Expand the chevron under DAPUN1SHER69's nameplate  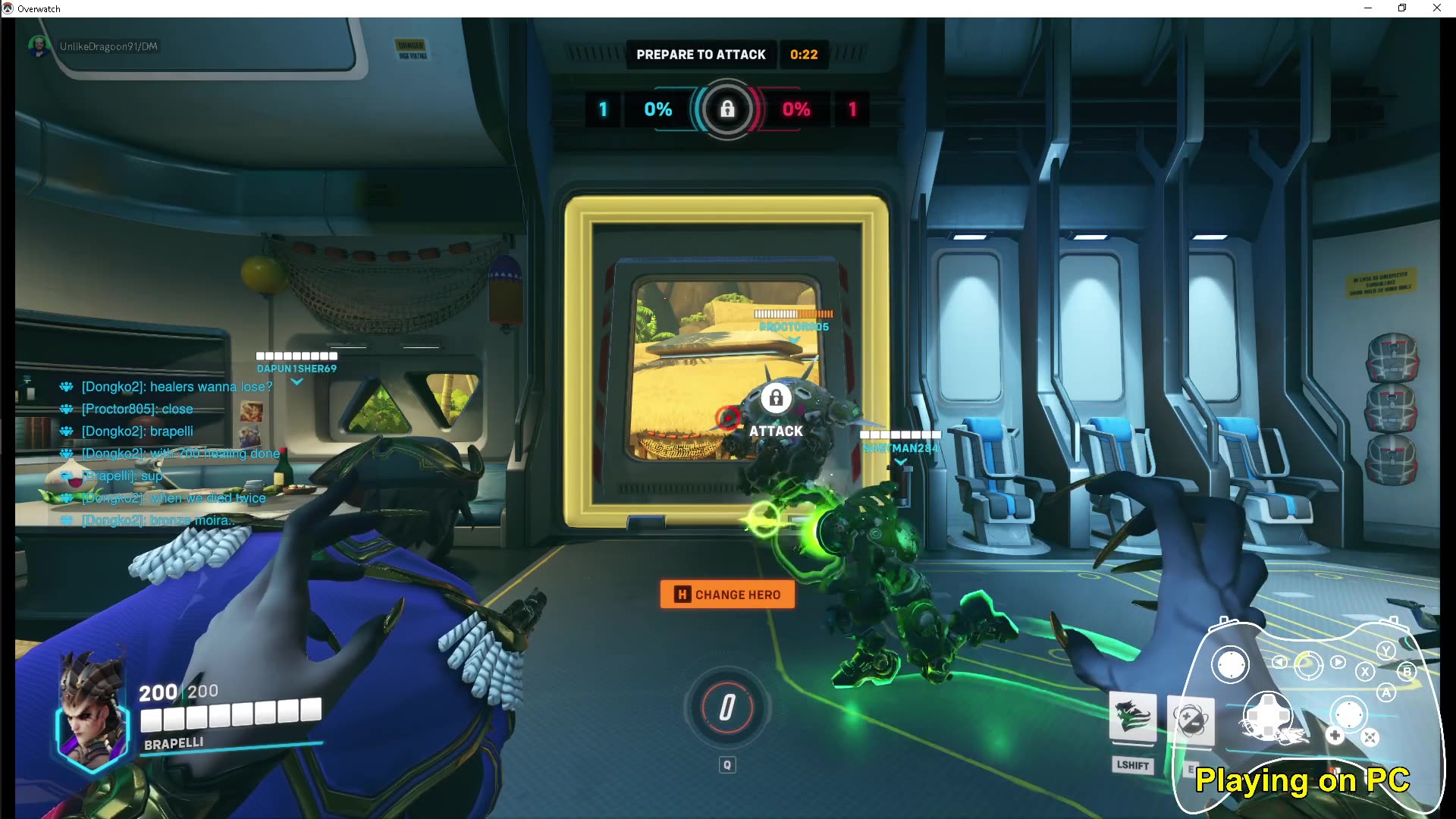point(297,381)
